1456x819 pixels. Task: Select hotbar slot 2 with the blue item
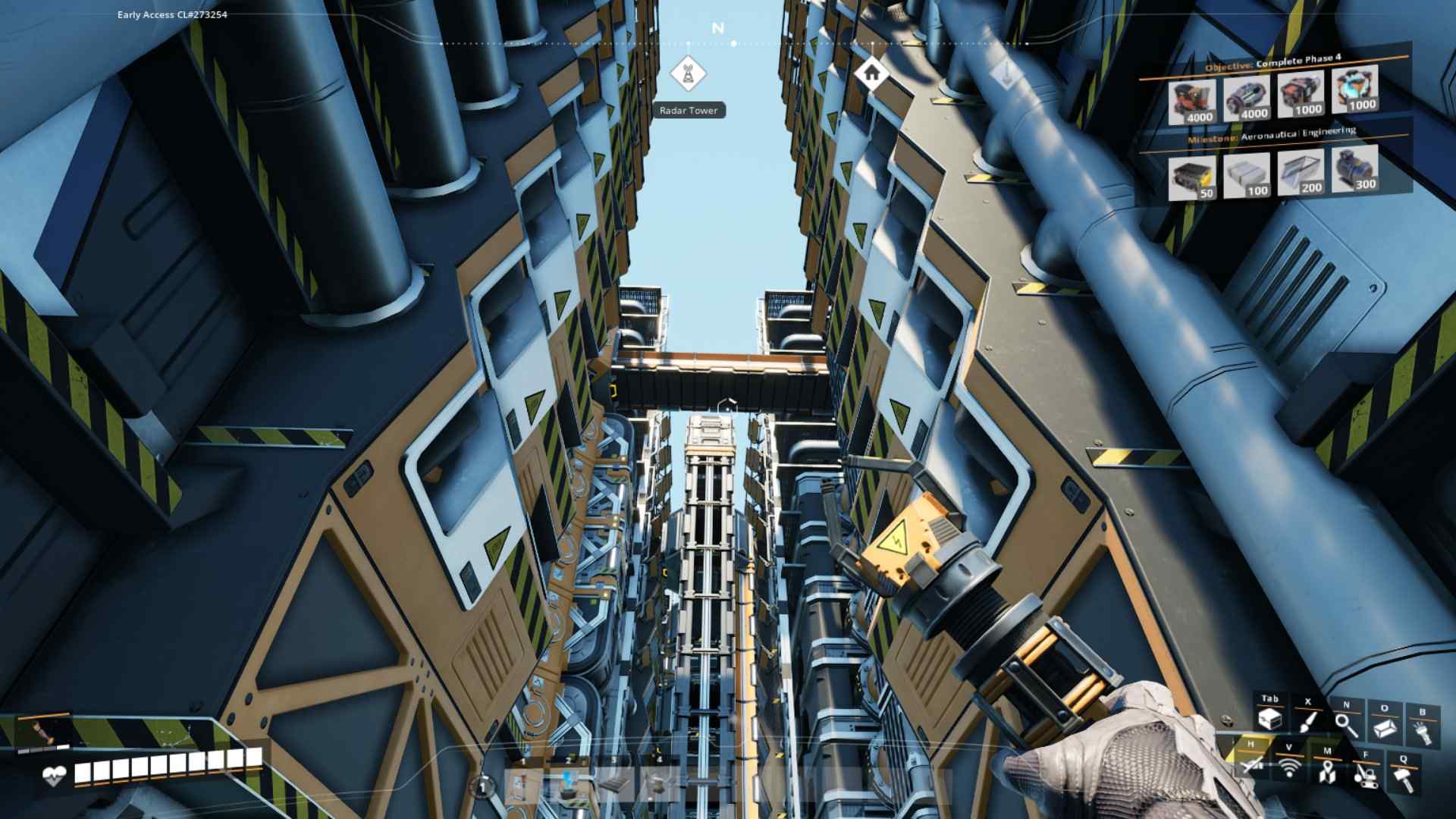click(x=567, y=783)
